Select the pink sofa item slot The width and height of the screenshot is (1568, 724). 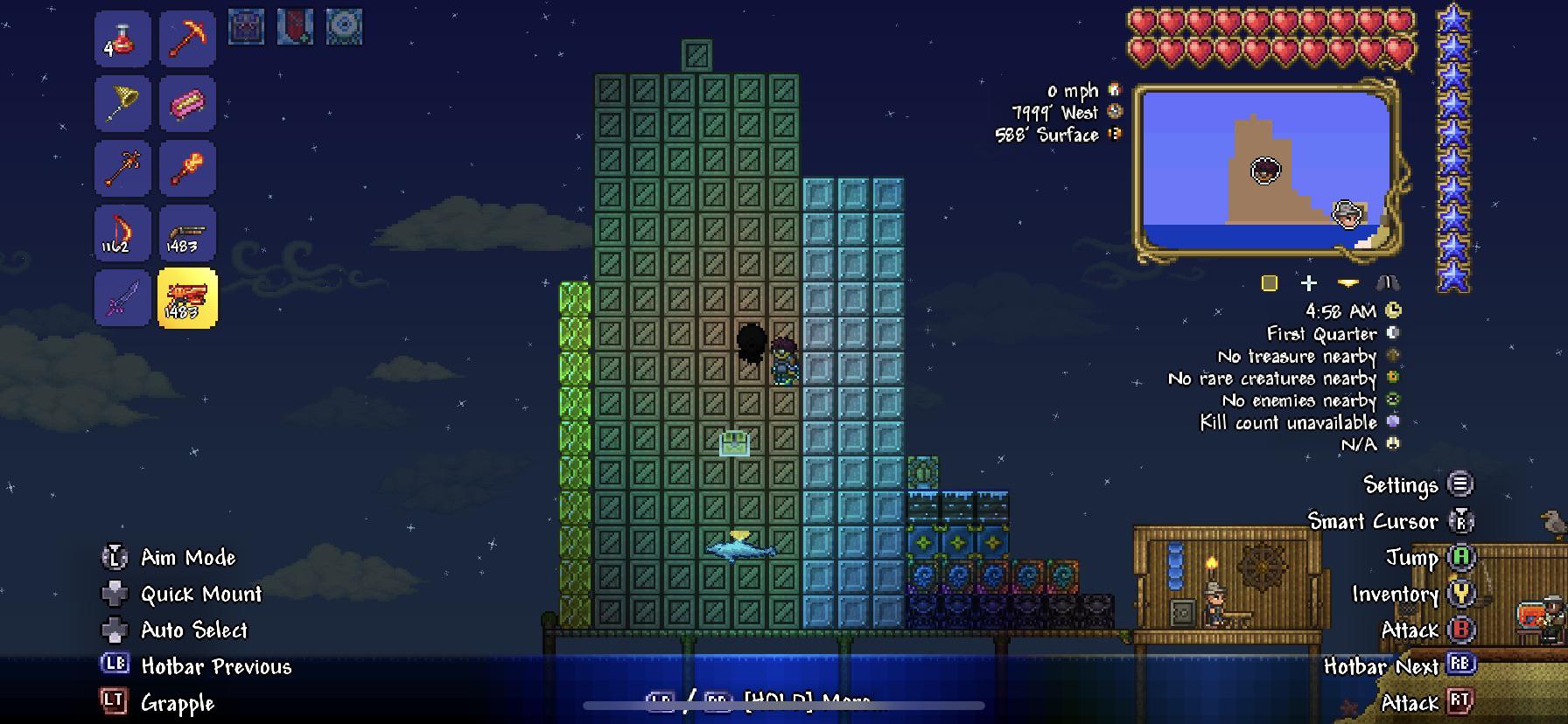[187, 104]
